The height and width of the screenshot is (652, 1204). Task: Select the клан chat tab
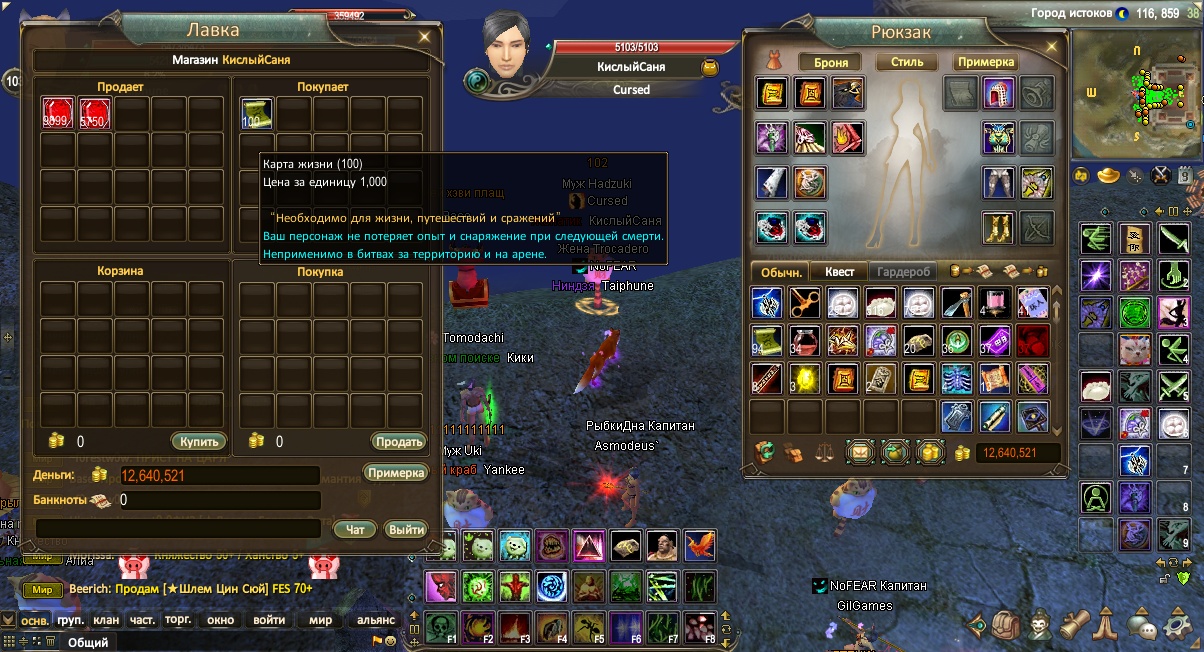(106, 620)
